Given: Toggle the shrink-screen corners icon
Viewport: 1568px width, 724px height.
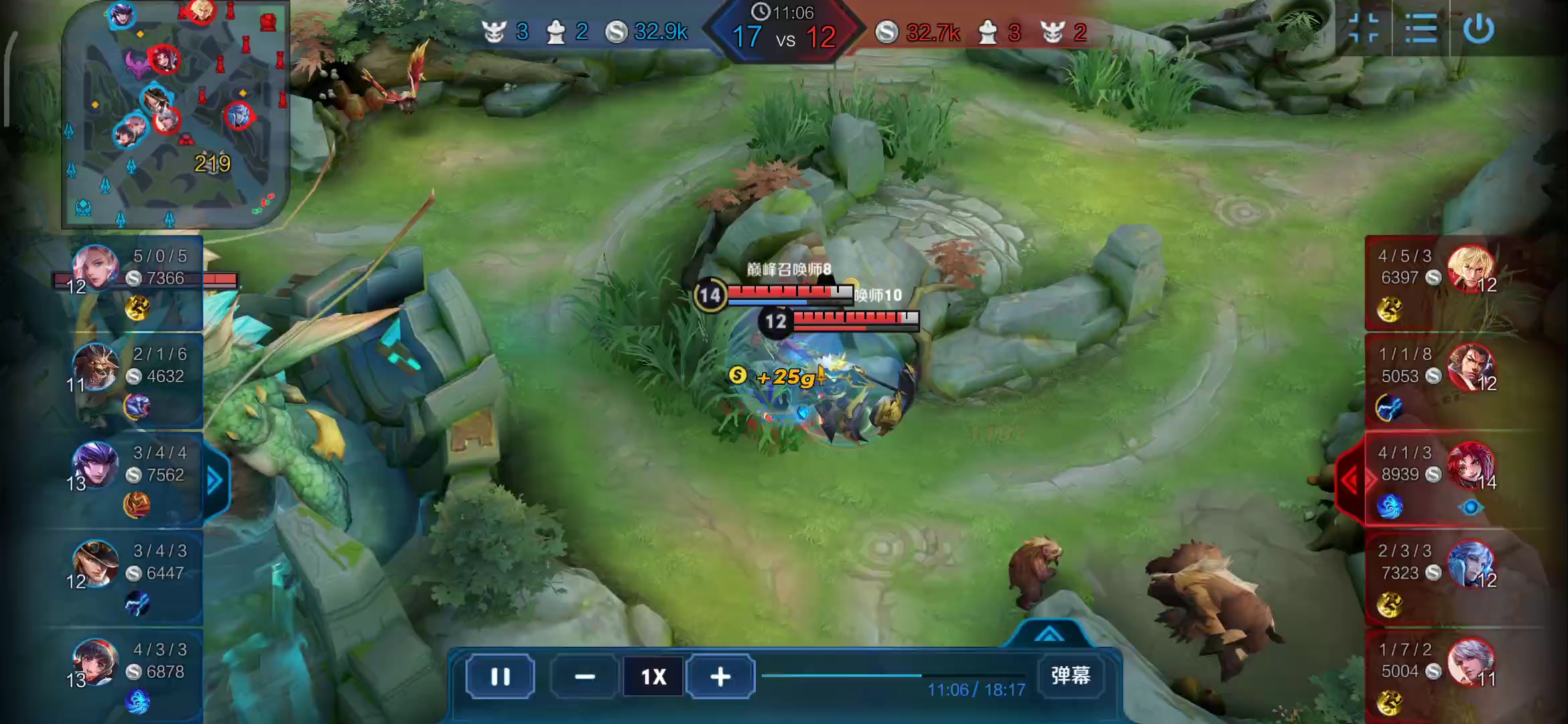Looking at the screenshot, I should [x=1363, y=29].
